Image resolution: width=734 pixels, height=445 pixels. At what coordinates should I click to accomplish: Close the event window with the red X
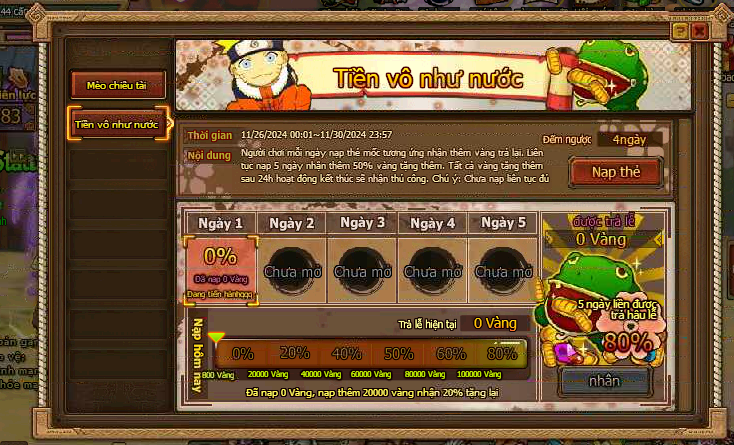[x=698, y=32]
